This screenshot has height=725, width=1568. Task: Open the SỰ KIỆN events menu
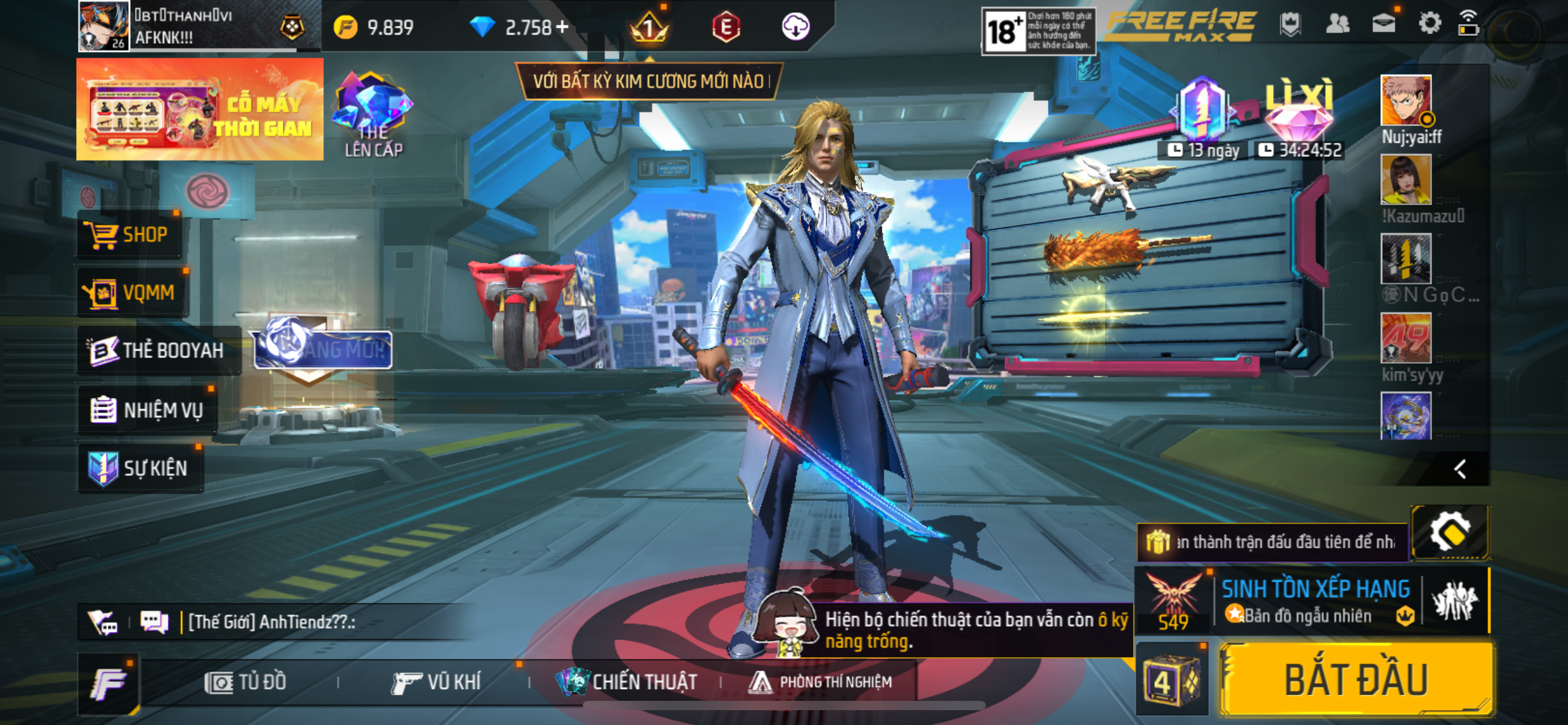click(x=140, y=468)
